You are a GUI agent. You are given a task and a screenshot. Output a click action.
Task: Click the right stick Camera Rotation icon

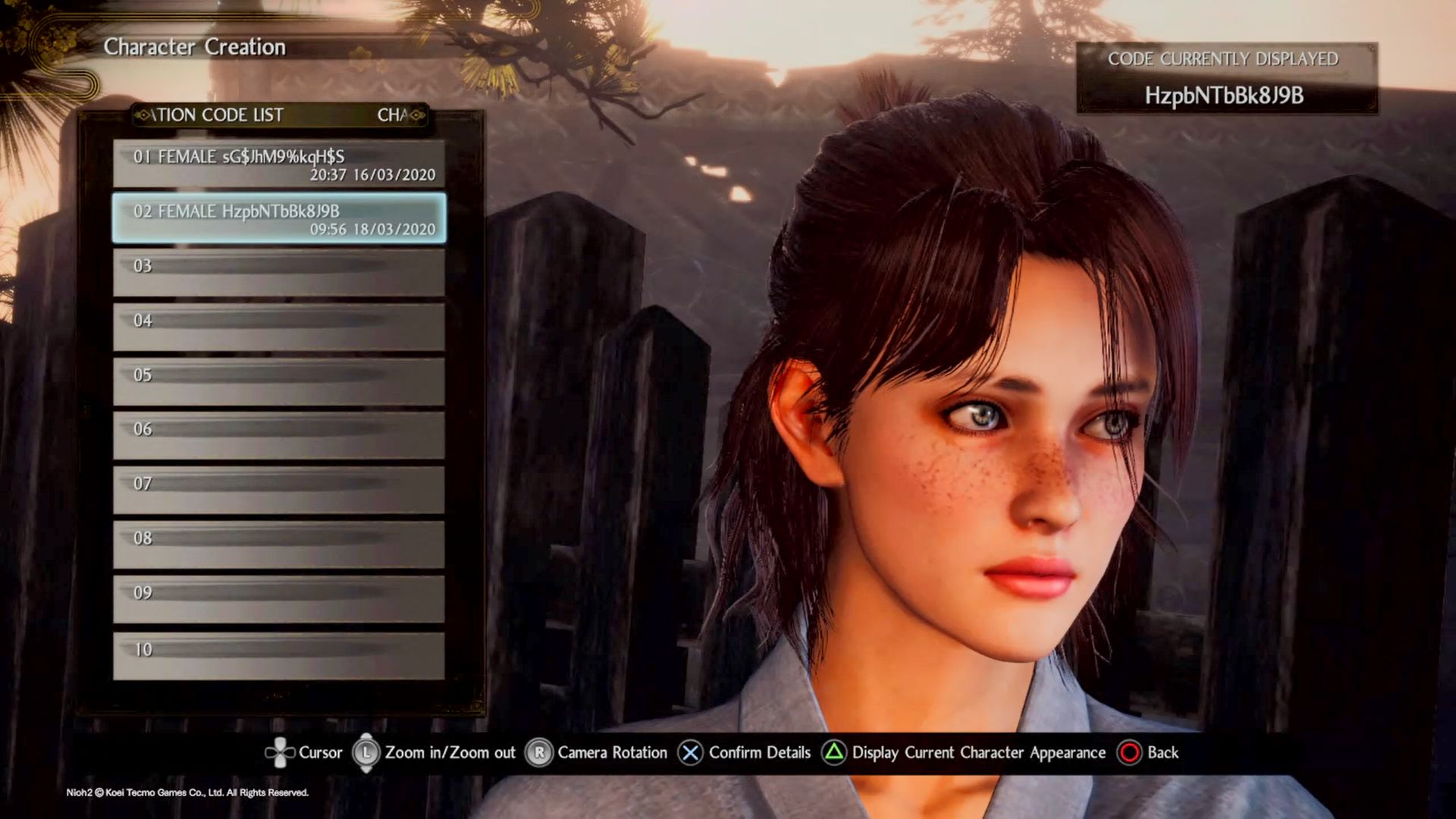click(540, 752)
